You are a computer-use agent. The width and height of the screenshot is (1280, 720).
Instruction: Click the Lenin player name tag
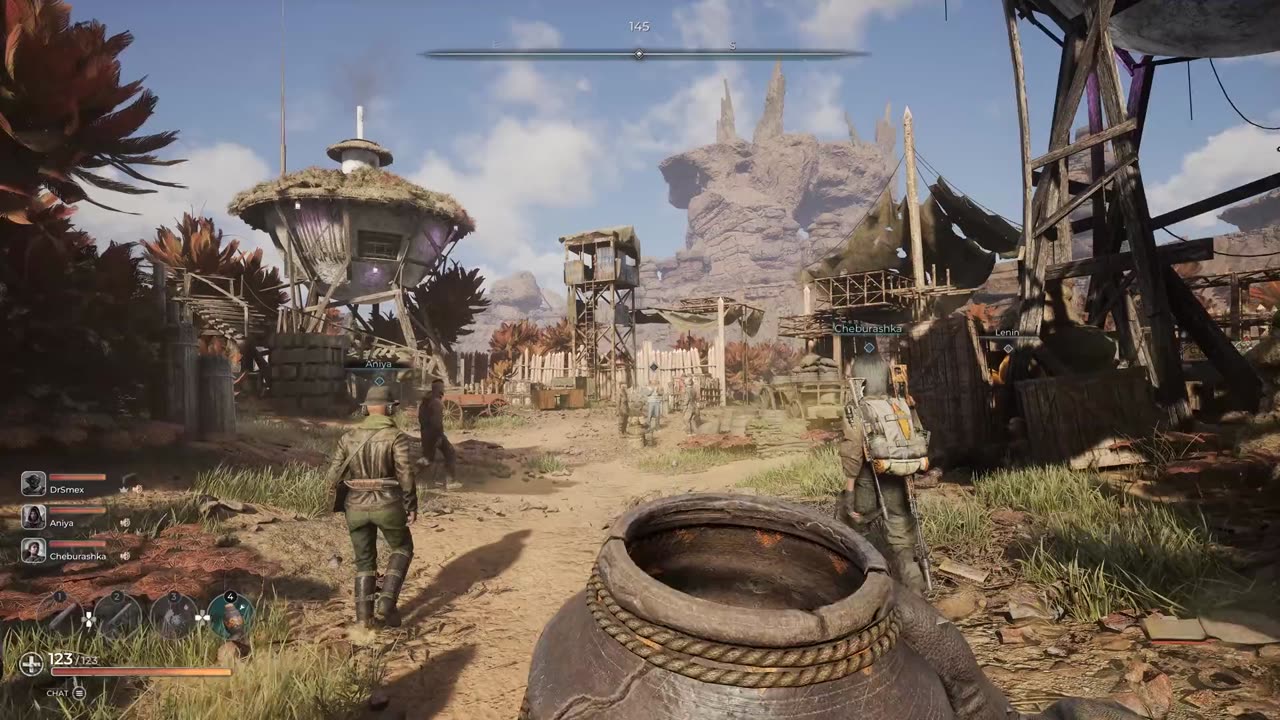1007,333
